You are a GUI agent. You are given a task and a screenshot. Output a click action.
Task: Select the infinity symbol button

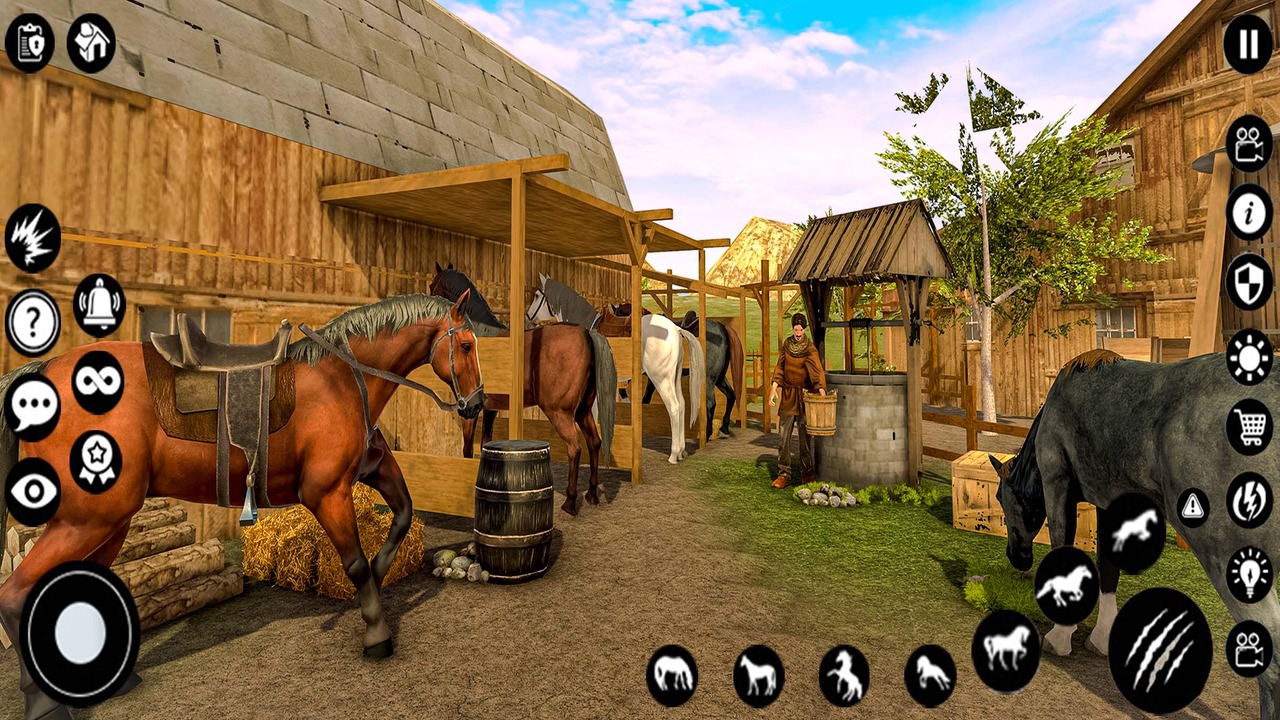point(98,382)
